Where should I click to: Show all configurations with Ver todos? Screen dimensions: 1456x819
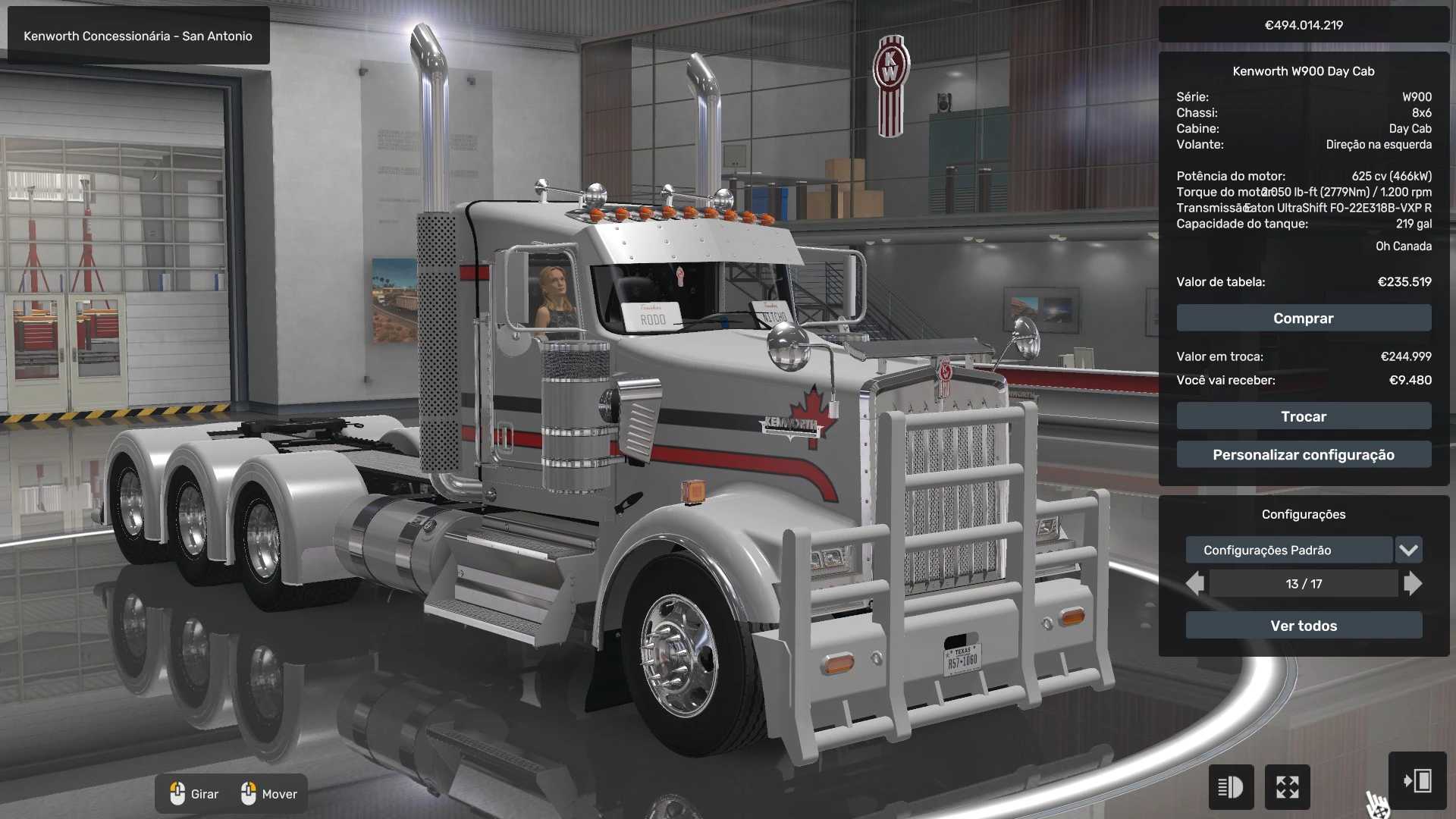1304,626
